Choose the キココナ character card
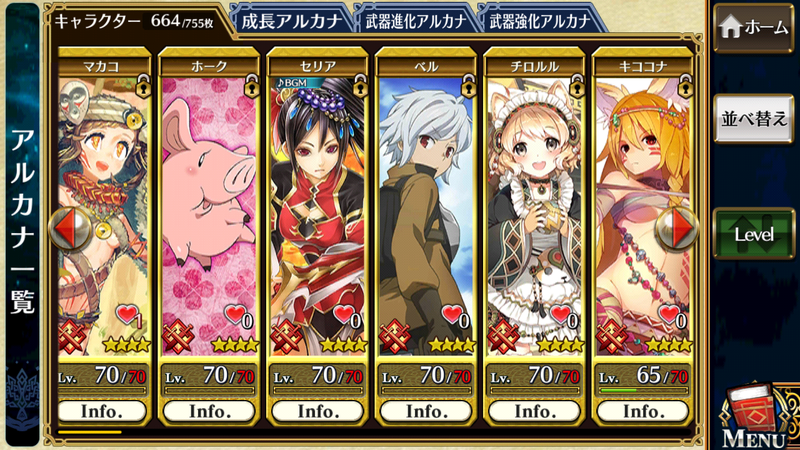Image resolution: width=800 pixels, height=450 pixels. [641, 200]
